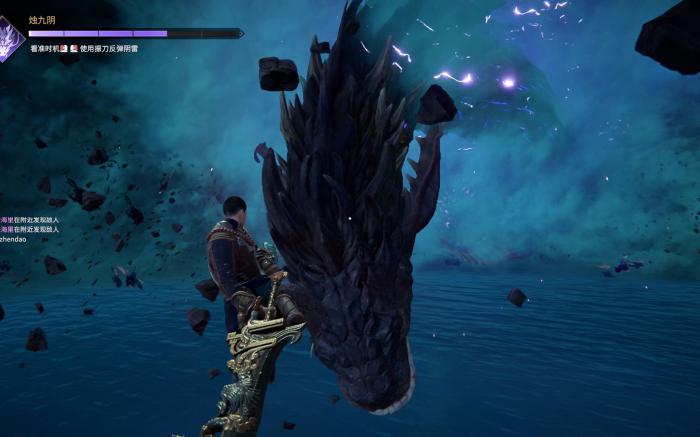The image size is (700, 437).
Task: Click the 烛九阴 boss portrait icon
Action: pyautogui.click(x=10, y=38)
